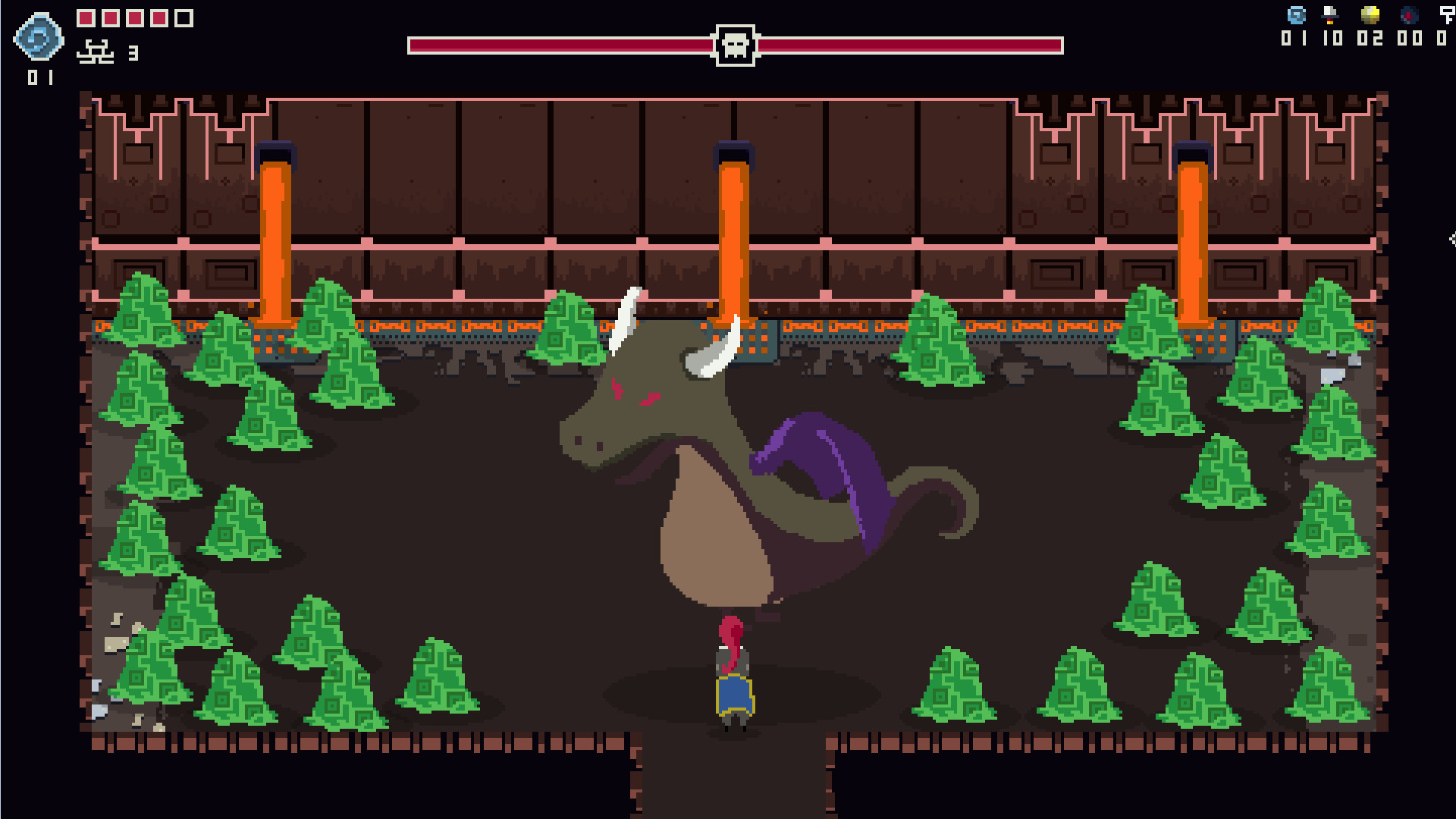Select the coin count reading 02
Screen dimensions: 1456x819
[x=1370, y=39]
